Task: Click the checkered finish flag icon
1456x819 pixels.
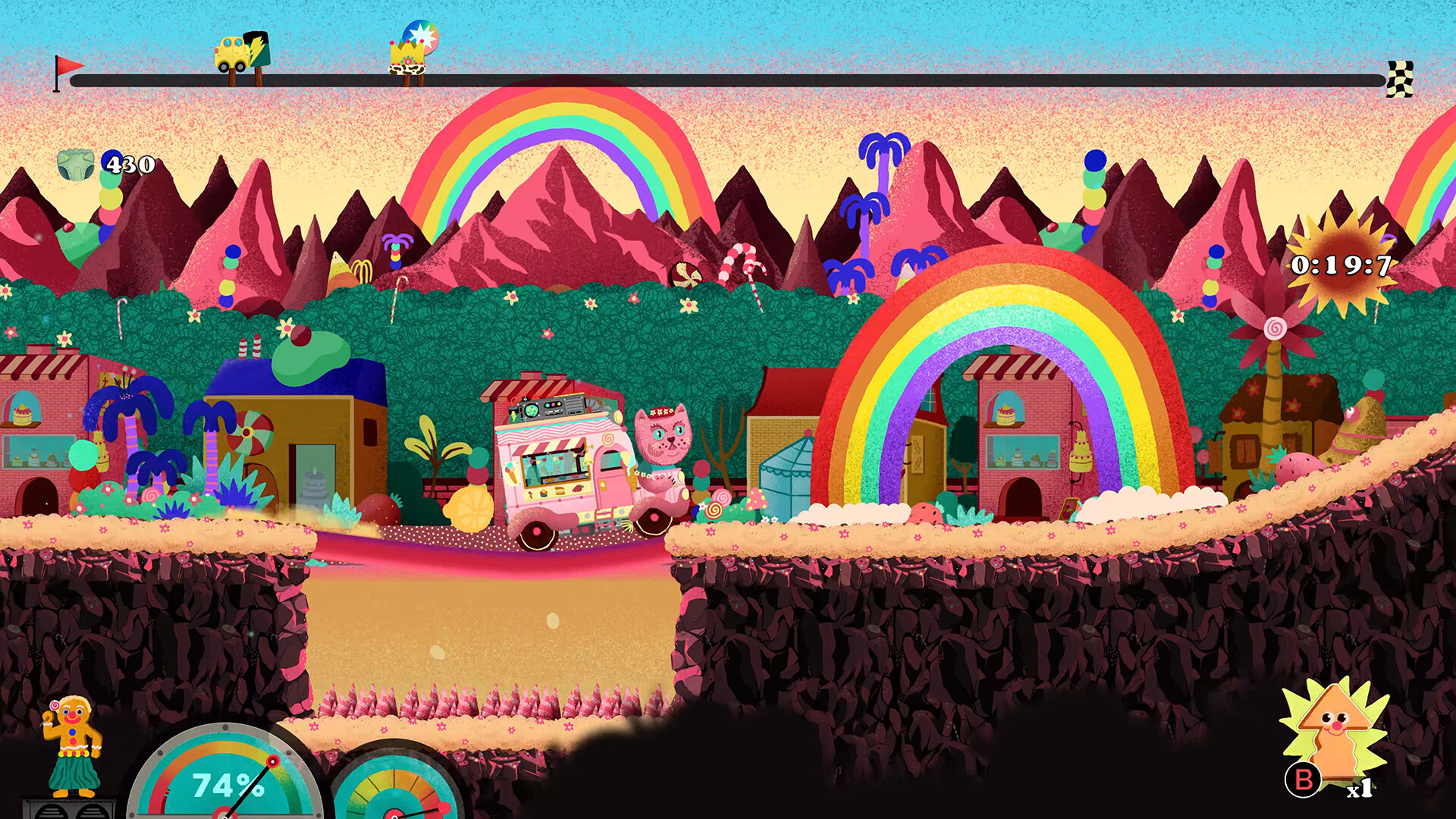Action: pos(1400,79)
